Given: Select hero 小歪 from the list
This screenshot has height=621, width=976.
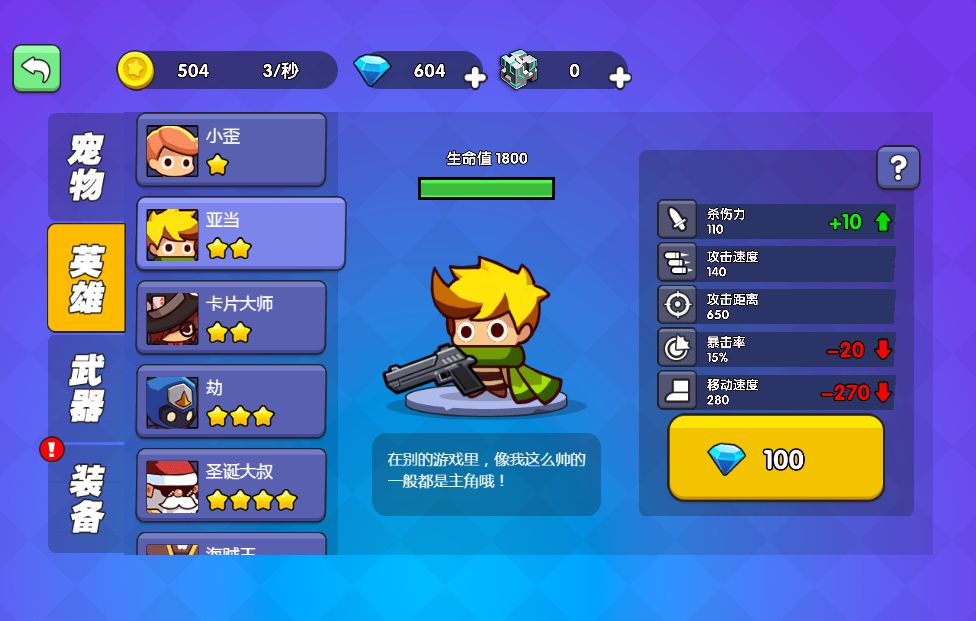Looking at the screenshot, I should [231, 150].
